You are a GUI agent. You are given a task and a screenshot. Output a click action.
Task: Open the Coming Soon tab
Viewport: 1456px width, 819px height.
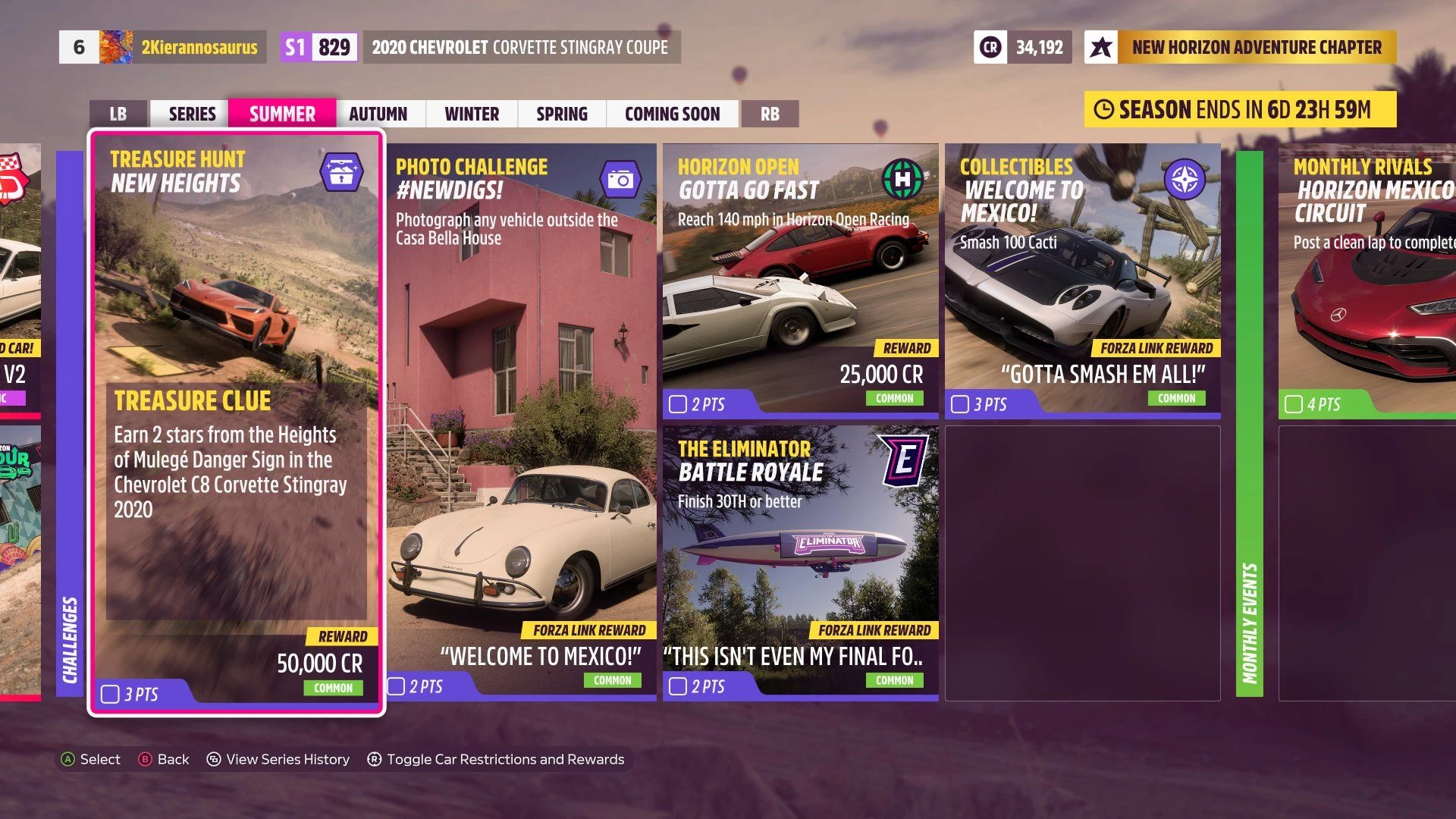672,114
